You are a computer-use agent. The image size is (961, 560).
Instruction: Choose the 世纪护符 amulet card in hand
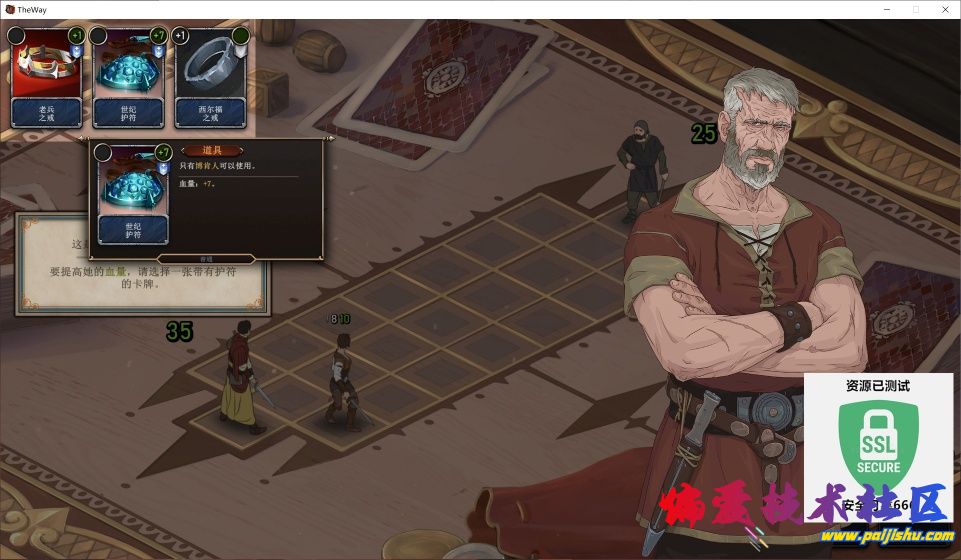tap(129, 78)
